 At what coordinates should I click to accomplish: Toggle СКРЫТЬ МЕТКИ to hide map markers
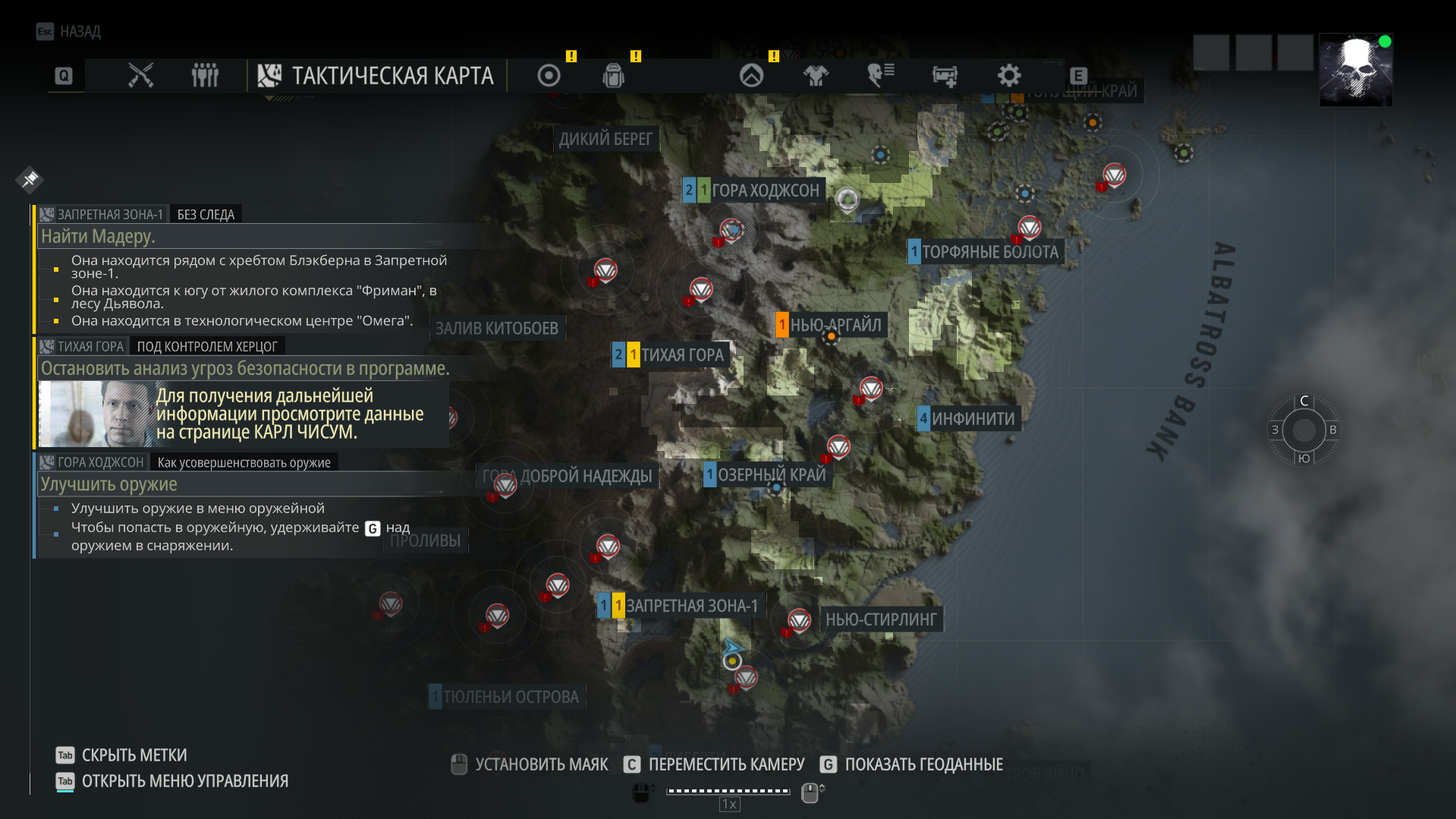coord(134,755)
